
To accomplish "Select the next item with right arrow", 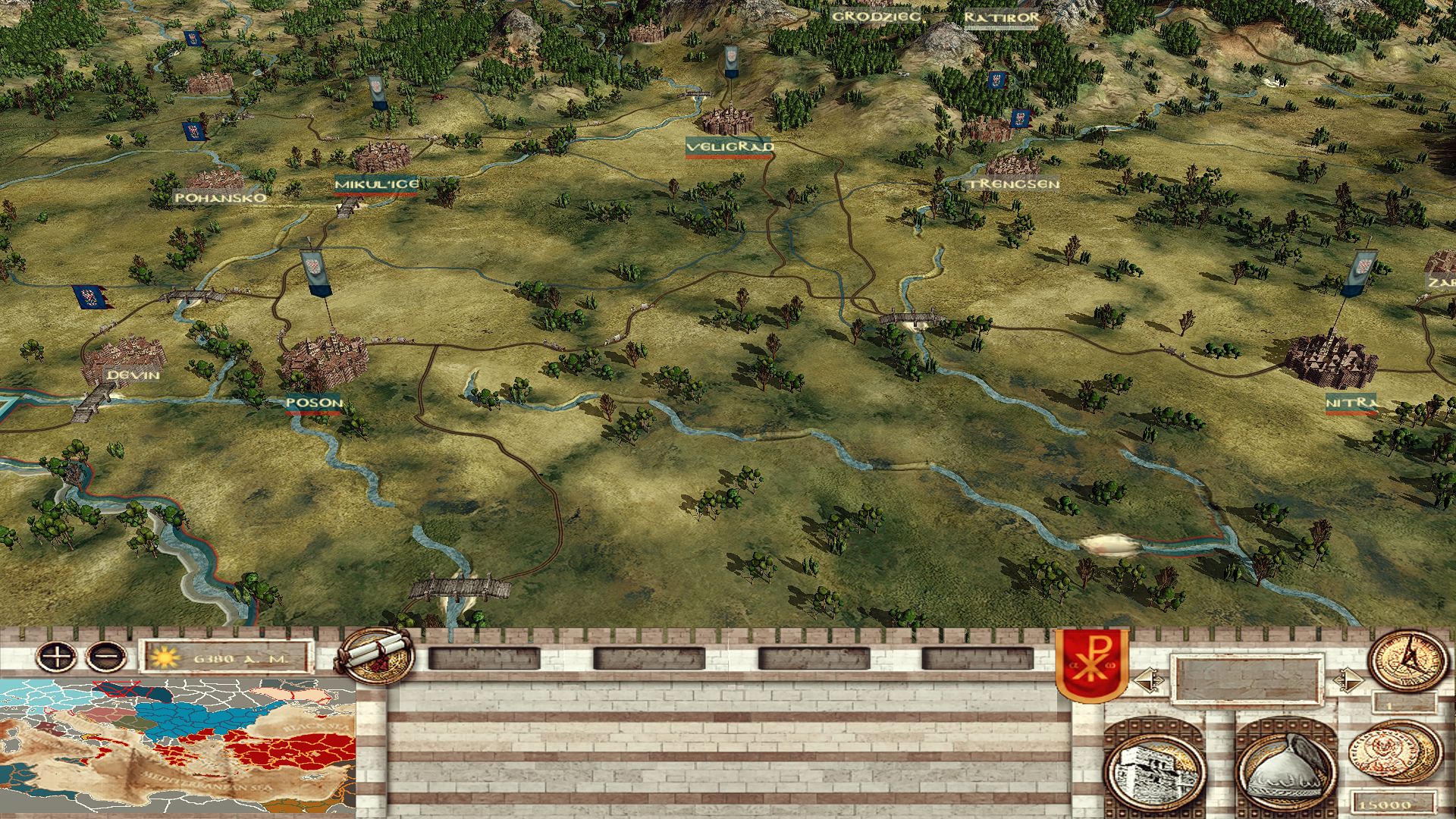I will point(1346,679).
